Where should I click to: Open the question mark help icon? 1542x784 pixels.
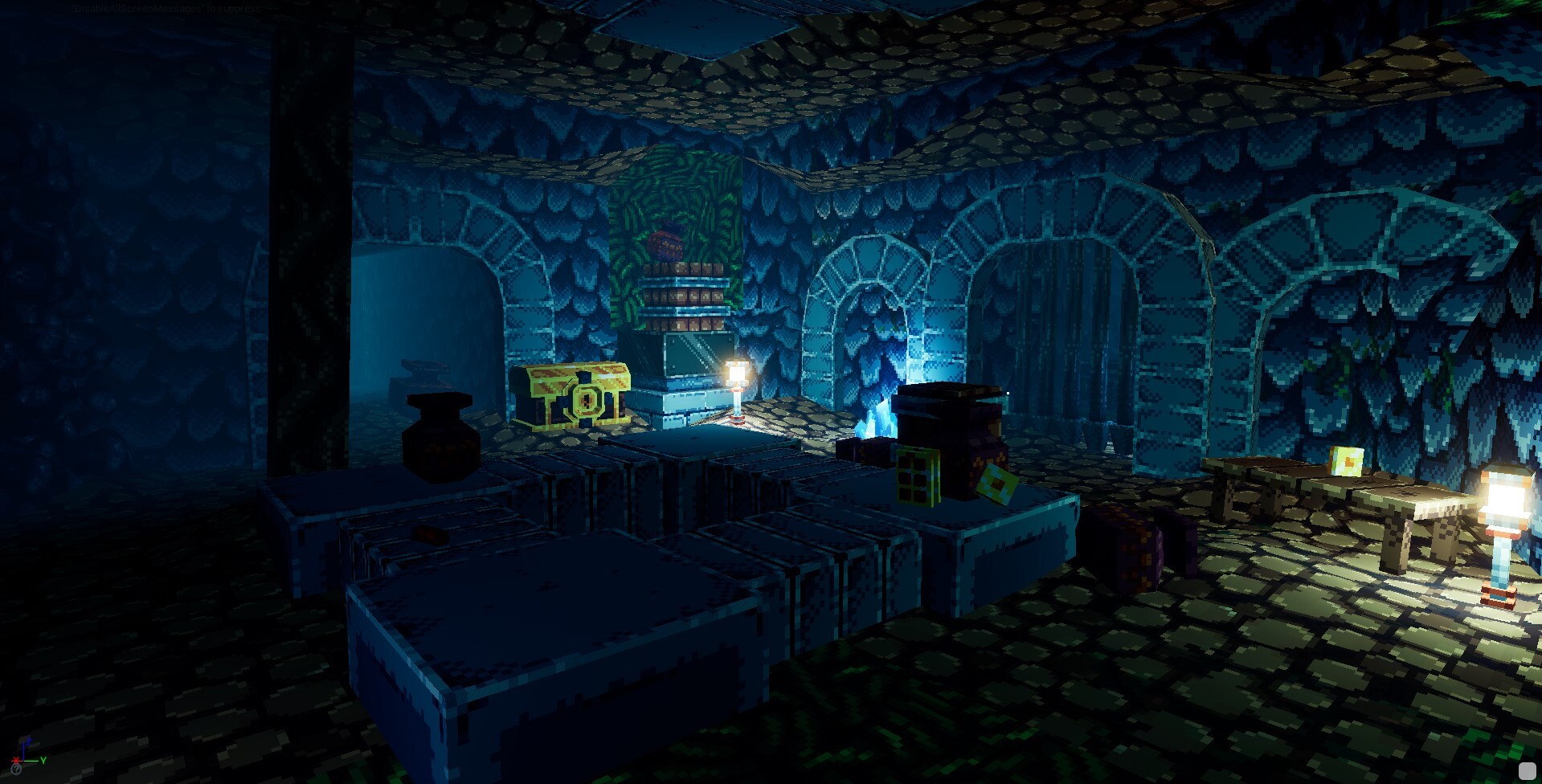16,770
